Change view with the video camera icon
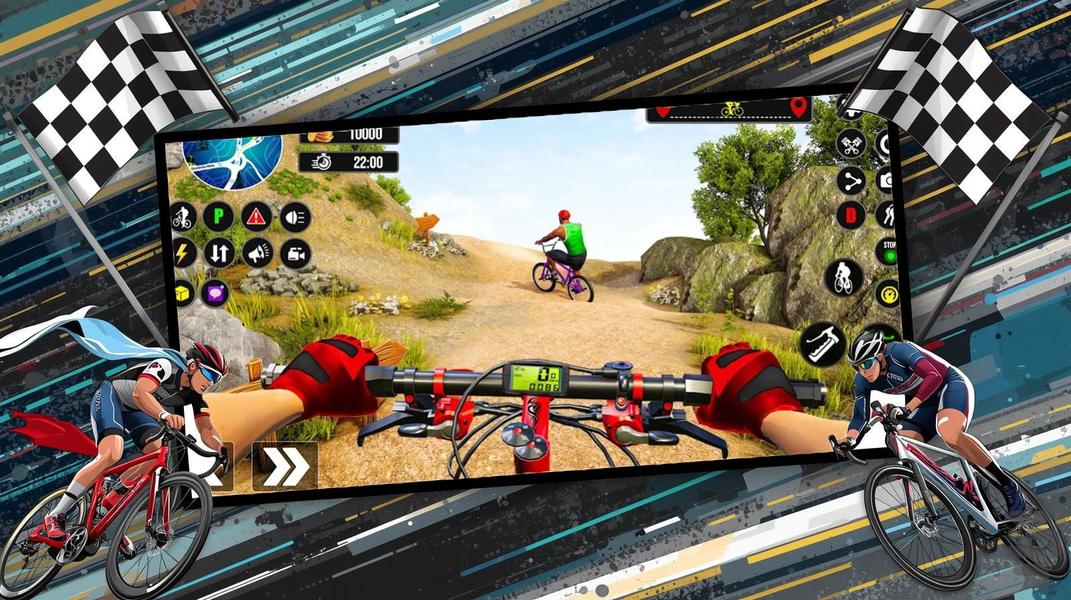 pyautogui.click(x=295, y=253)
